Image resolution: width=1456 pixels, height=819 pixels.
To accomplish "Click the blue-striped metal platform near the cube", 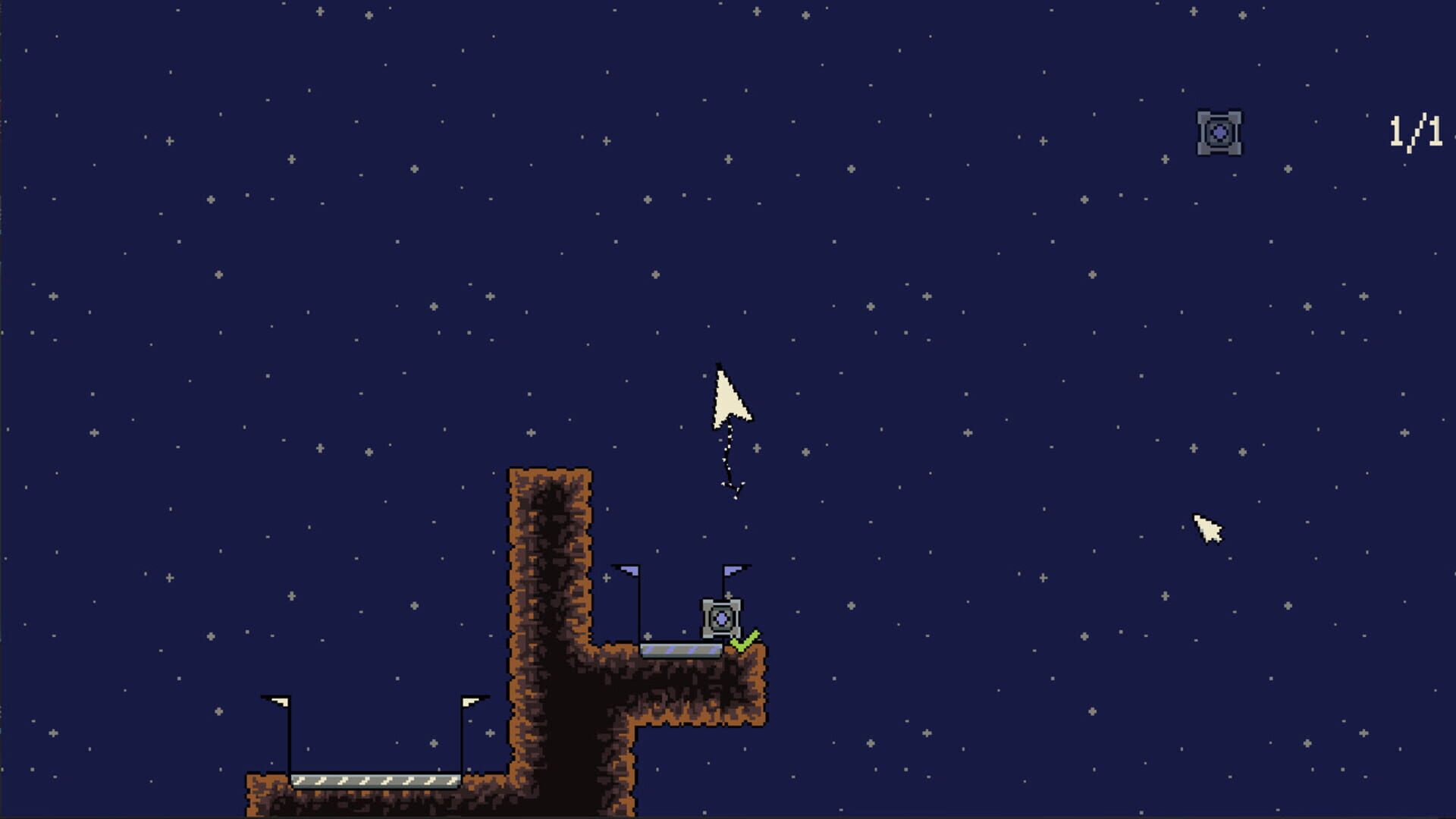I will coord(681,649).
